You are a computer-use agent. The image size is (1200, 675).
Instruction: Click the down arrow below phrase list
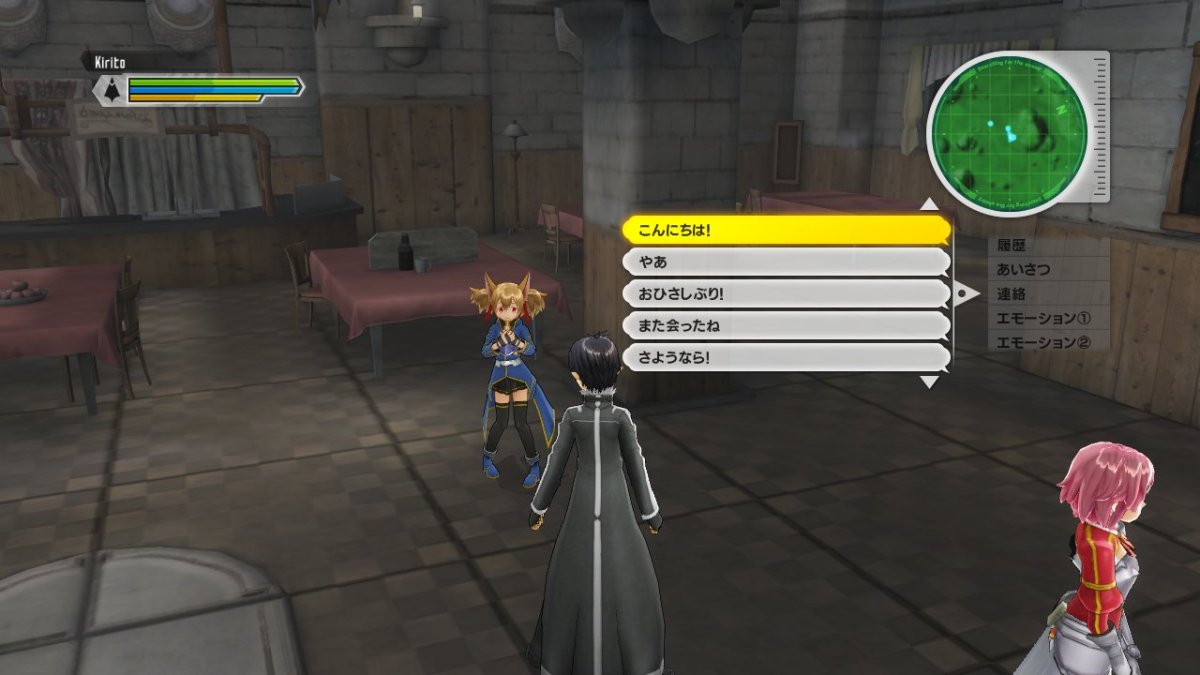[x=929, y=382]
